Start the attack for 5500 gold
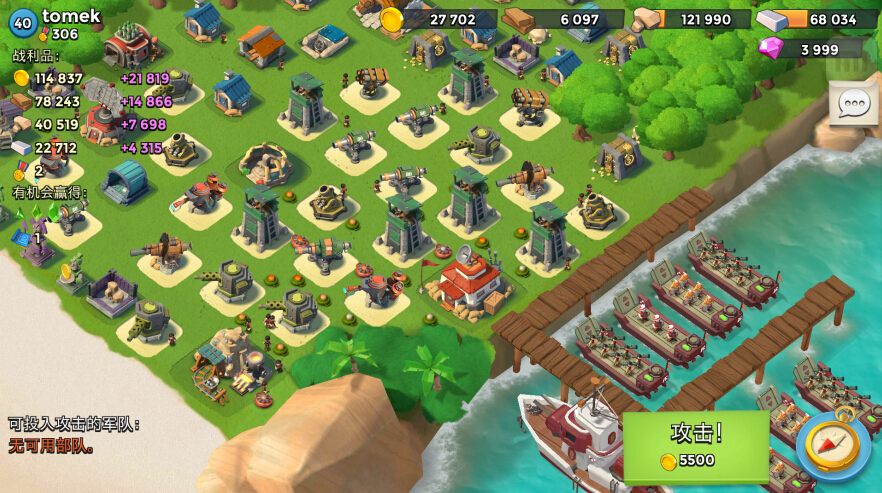The height and width of the screenshot is (493, 882). pos(696,445)
